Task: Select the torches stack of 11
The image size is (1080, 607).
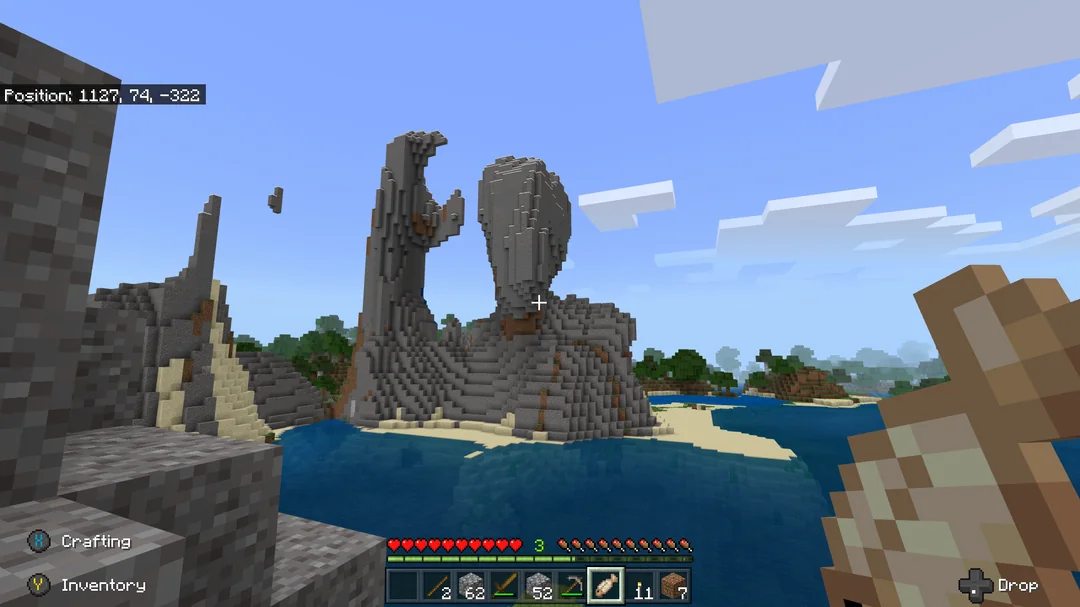Action: point(641,586)
